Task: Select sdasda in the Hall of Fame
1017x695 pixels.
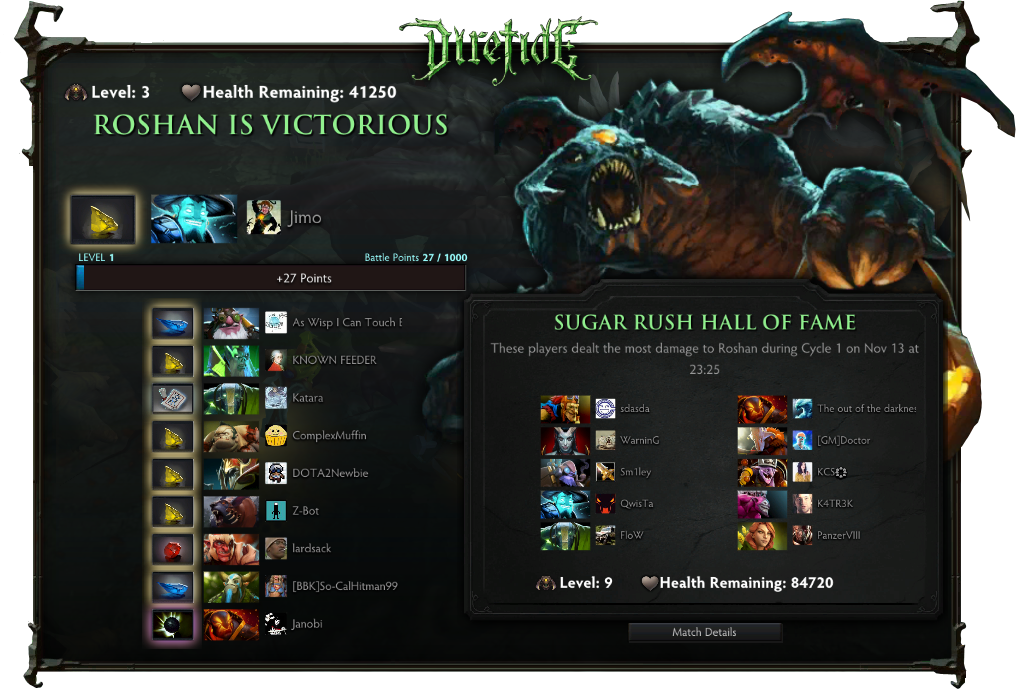Action: pyautogui.click(x=635, y=409)
